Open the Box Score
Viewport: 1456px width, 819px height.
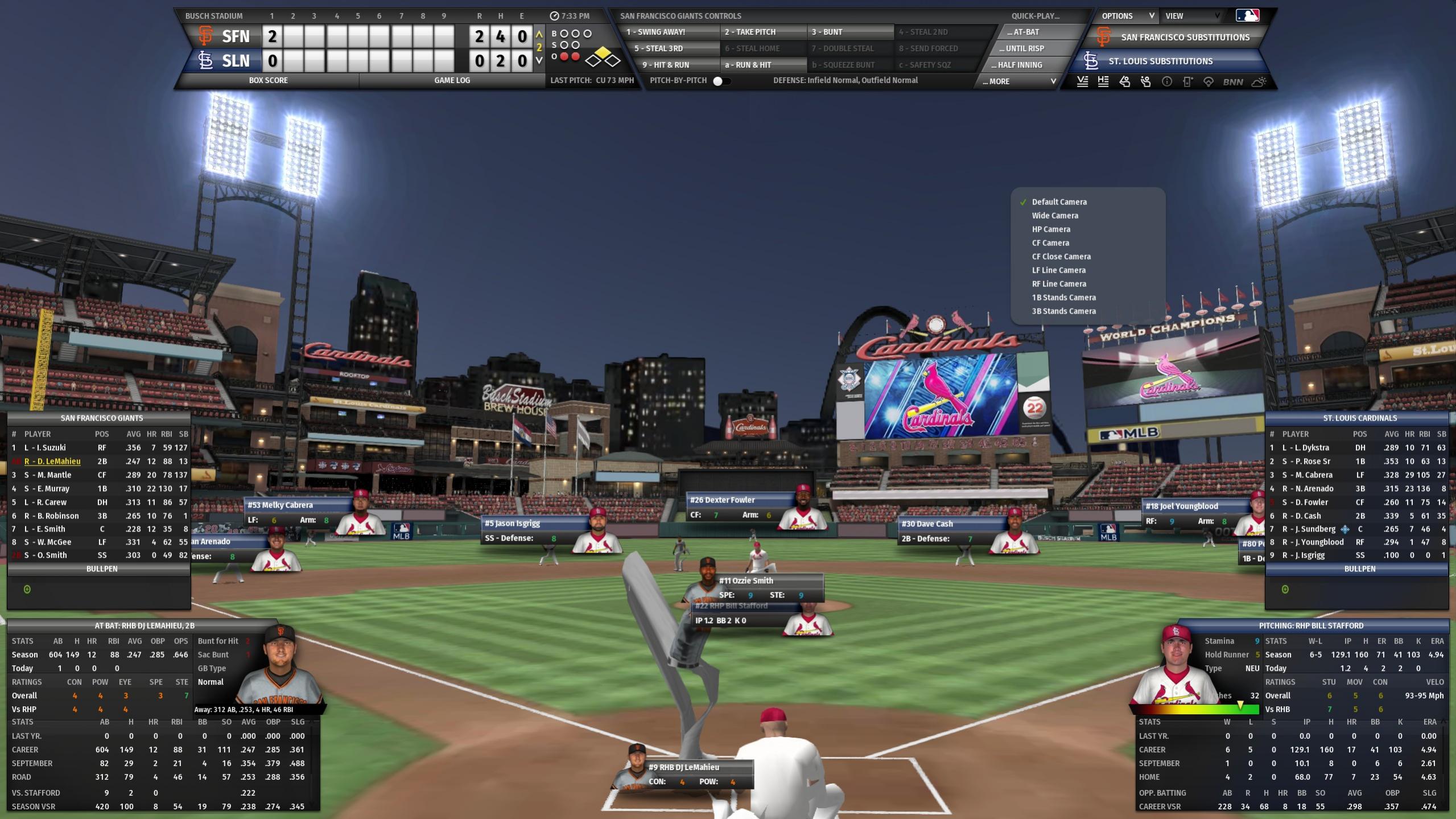tap(268, 80)
